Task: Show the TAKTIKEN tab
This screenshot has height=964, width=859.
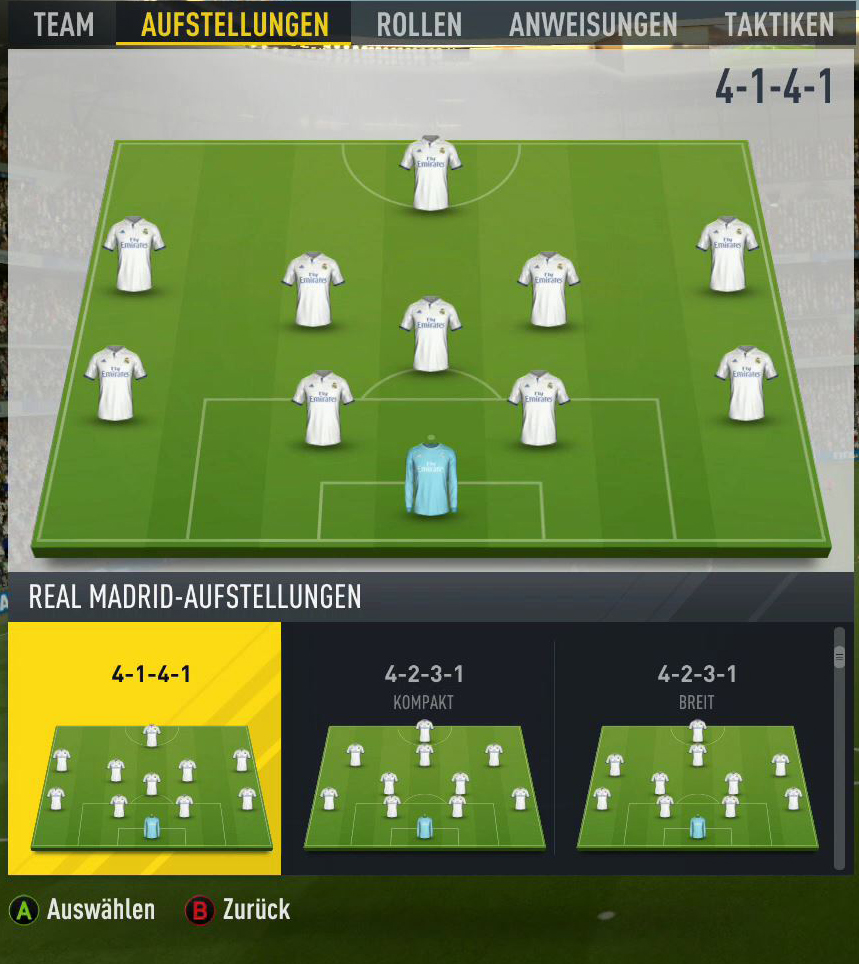Action: [x=779, y=24]
